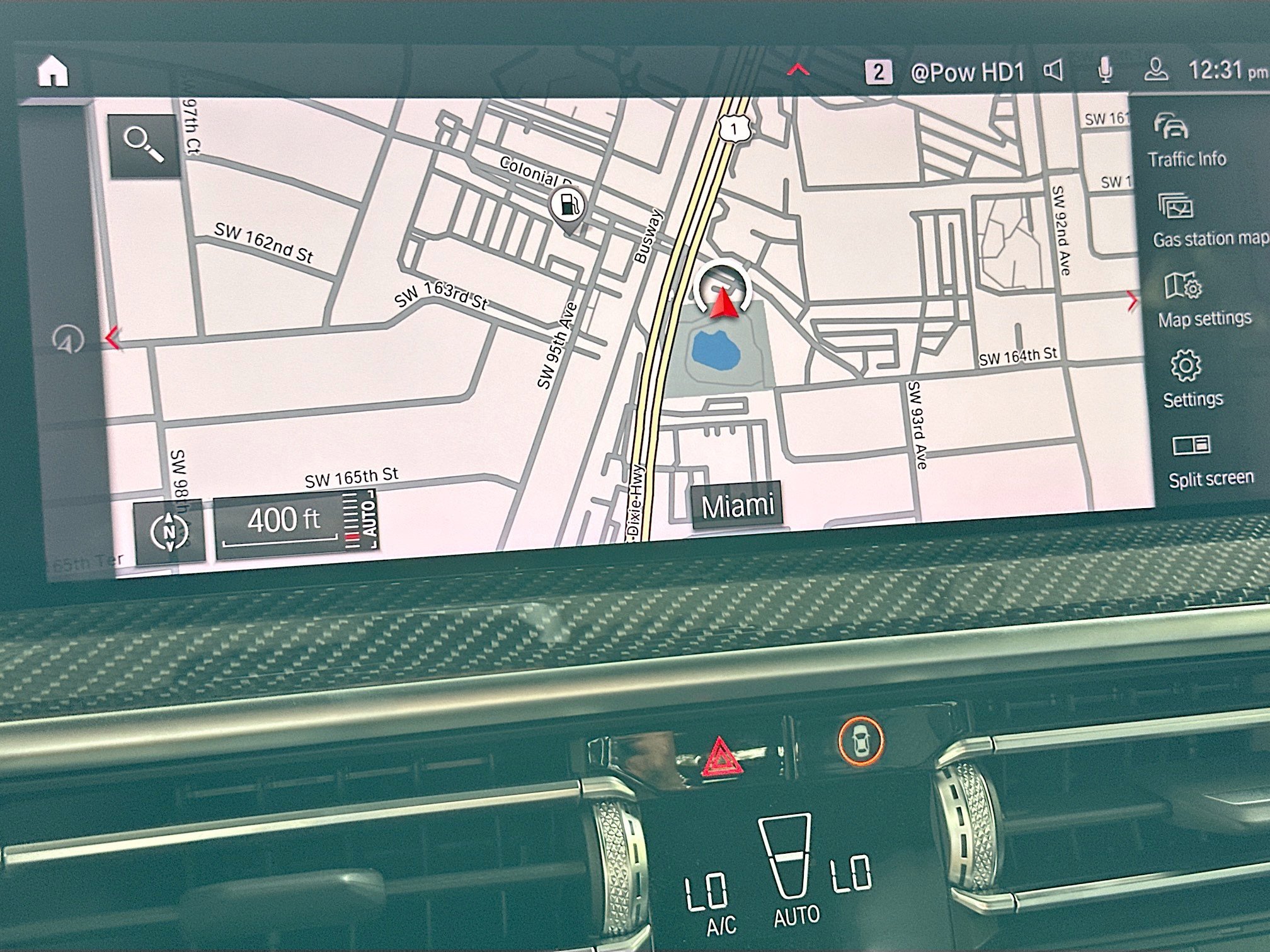Go to the home screen icon
The image size is (1270, 952).
[x=53, y=71]
